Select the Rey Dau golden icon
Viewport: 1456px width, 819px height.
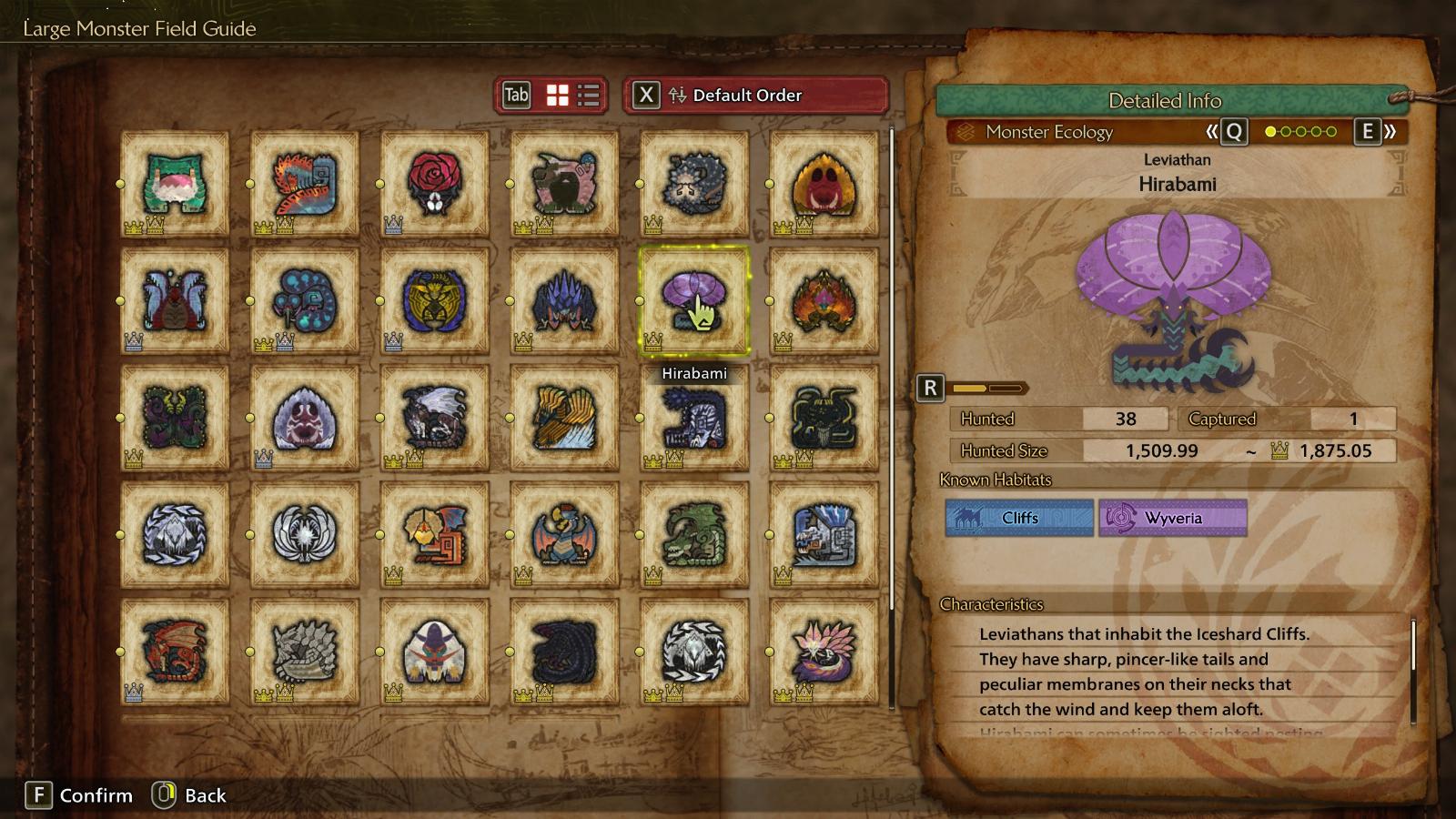(x=435, y=301)
